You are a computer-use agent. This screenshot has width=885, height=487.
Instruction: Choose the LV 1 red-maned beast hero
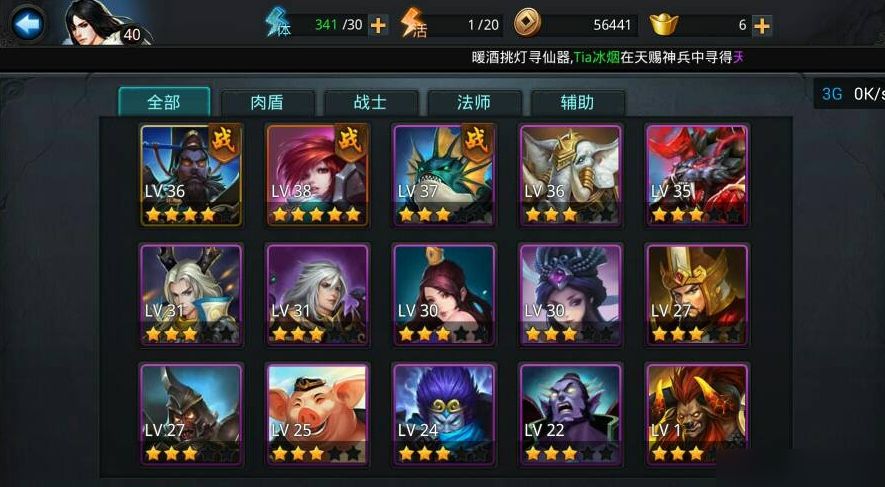[x=696, y=414]
